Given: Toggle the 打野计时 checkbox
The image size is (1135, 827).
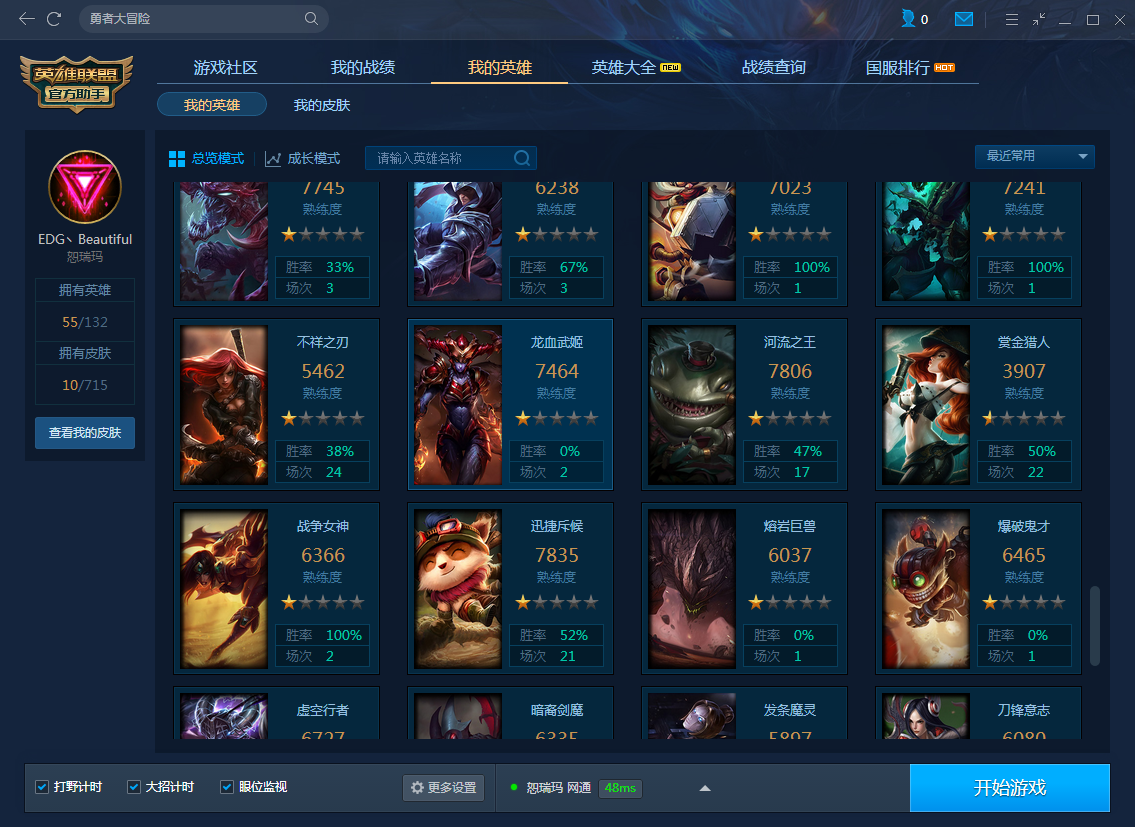Looking at the screenshot, I should pyautogui.click(x=42, y=787).
